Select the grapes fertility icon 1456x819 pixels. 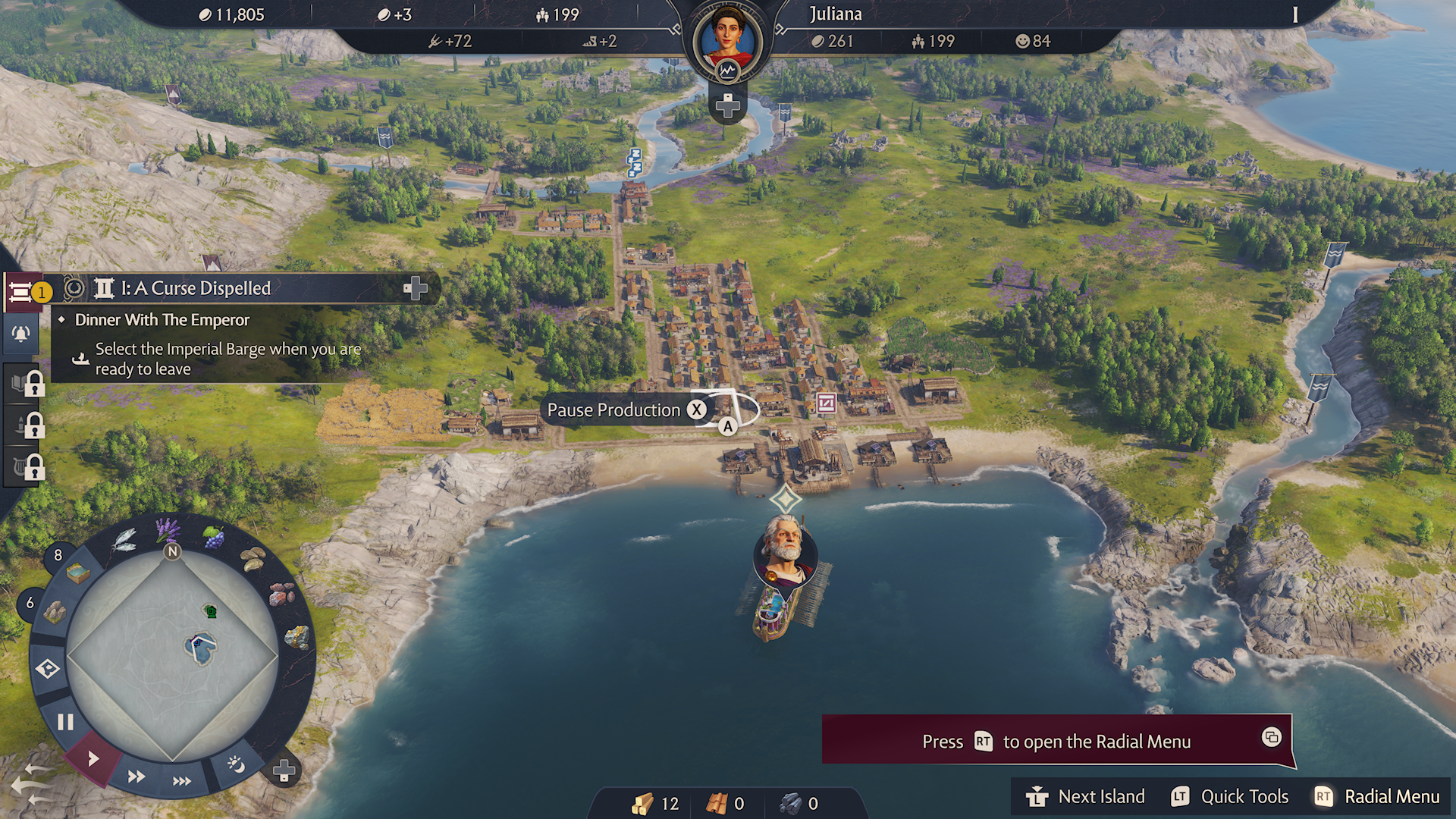(214, 538)
